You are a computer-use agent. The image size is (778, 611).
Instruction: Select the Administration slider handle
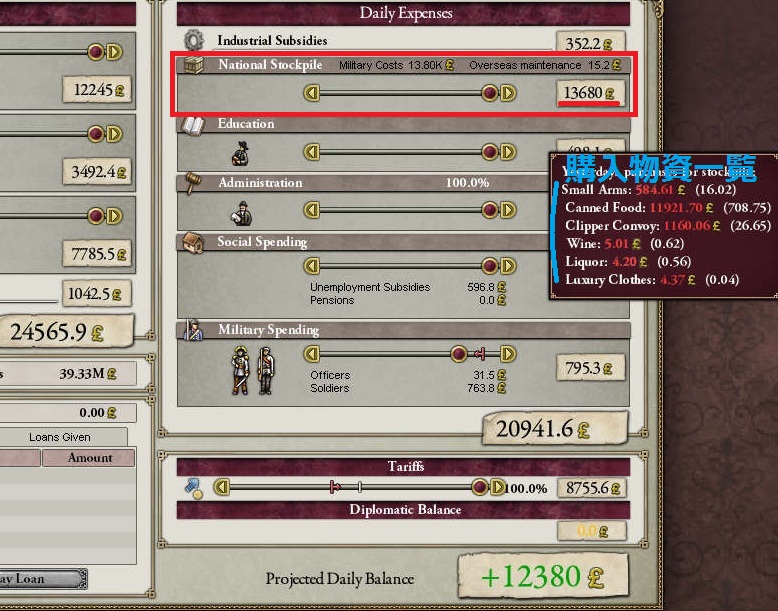(x=490, y=211)
